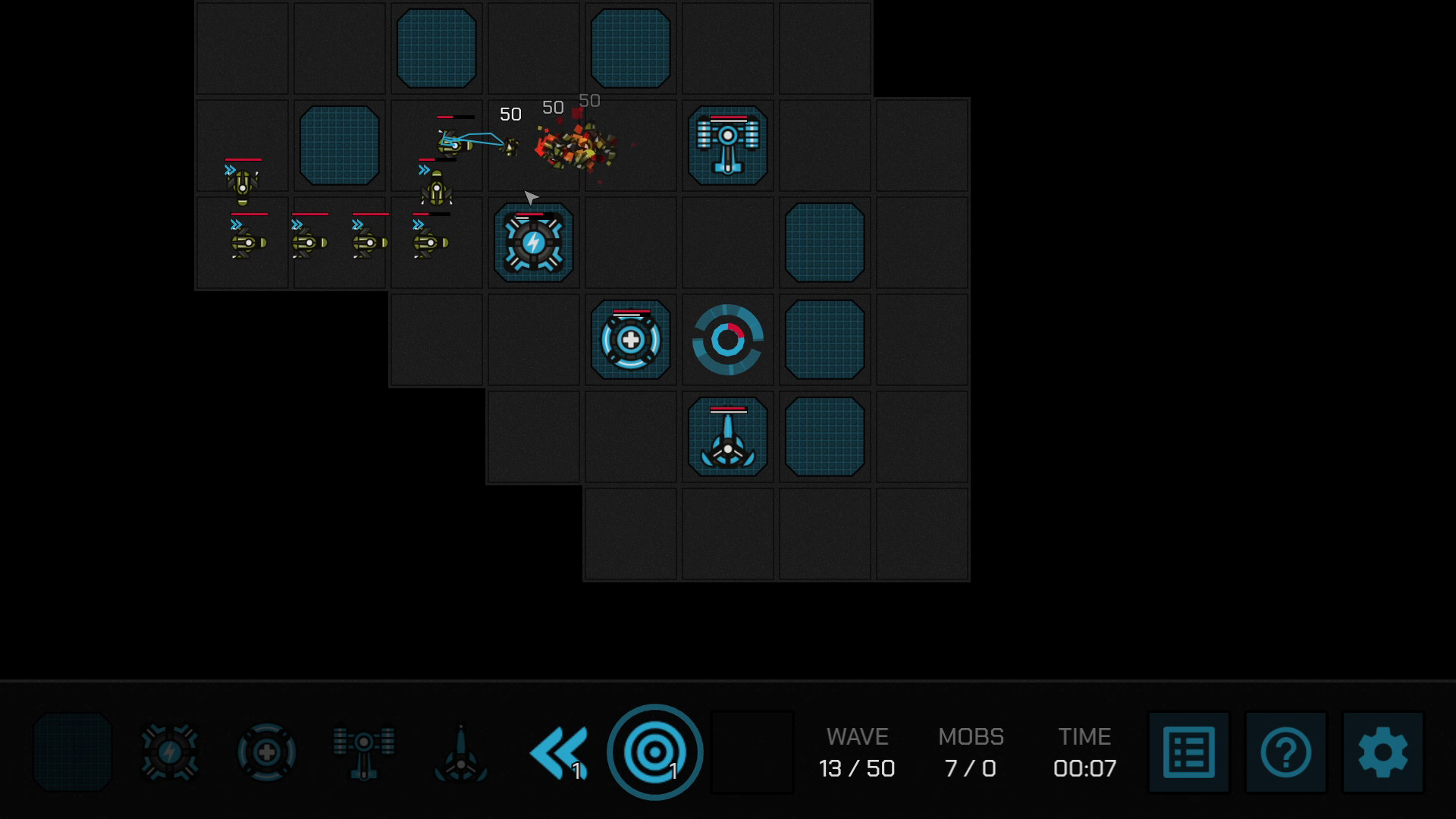Image resolution: width=1456 pixels, height=819 pixels.
Task: Select the gun turret build icon
Action: point(364,752)
